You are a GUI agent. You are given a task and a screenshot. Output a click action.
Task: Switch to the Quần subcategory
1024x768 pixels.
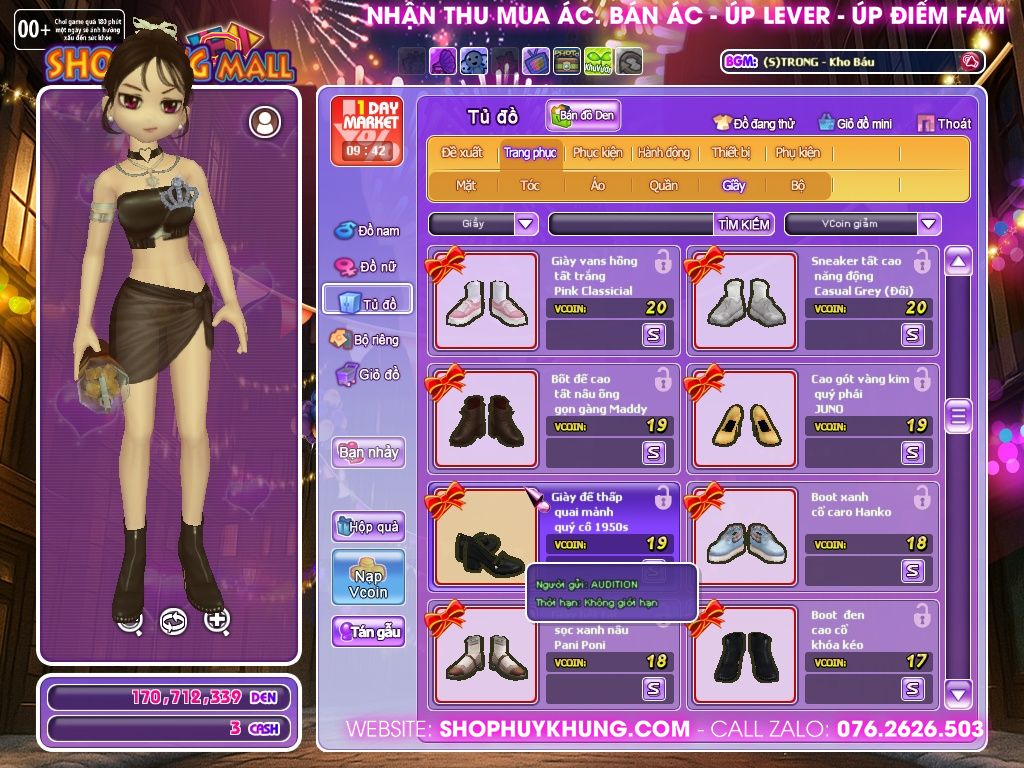[663, 185]
